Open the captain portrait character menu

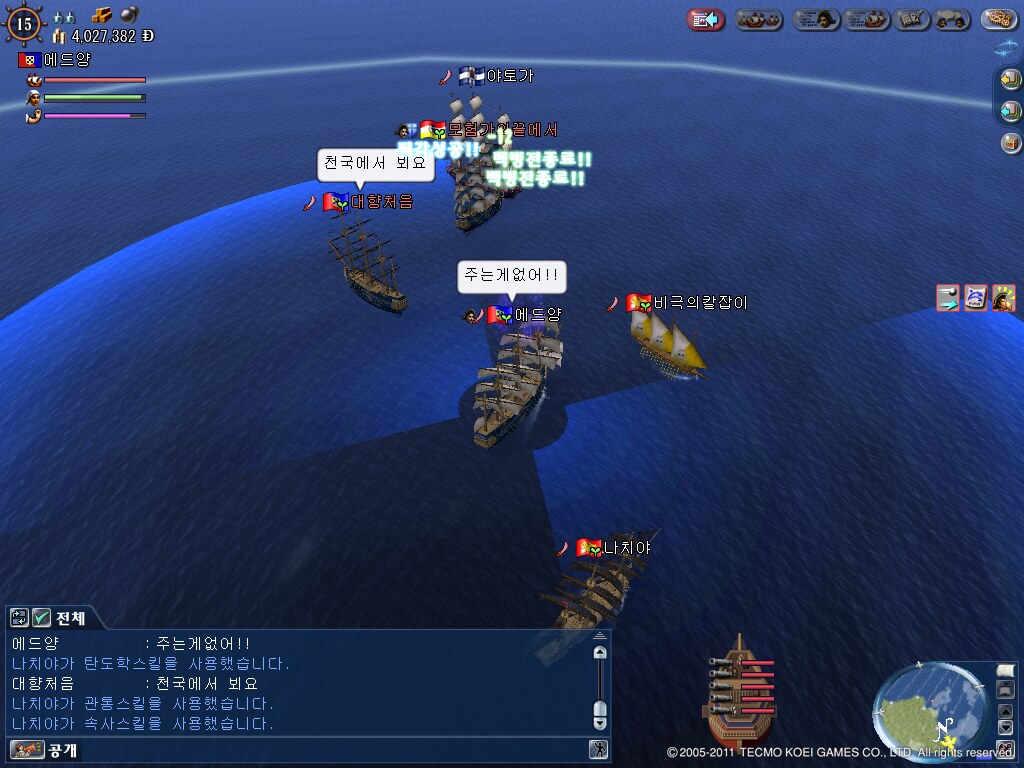pos(817,19)
